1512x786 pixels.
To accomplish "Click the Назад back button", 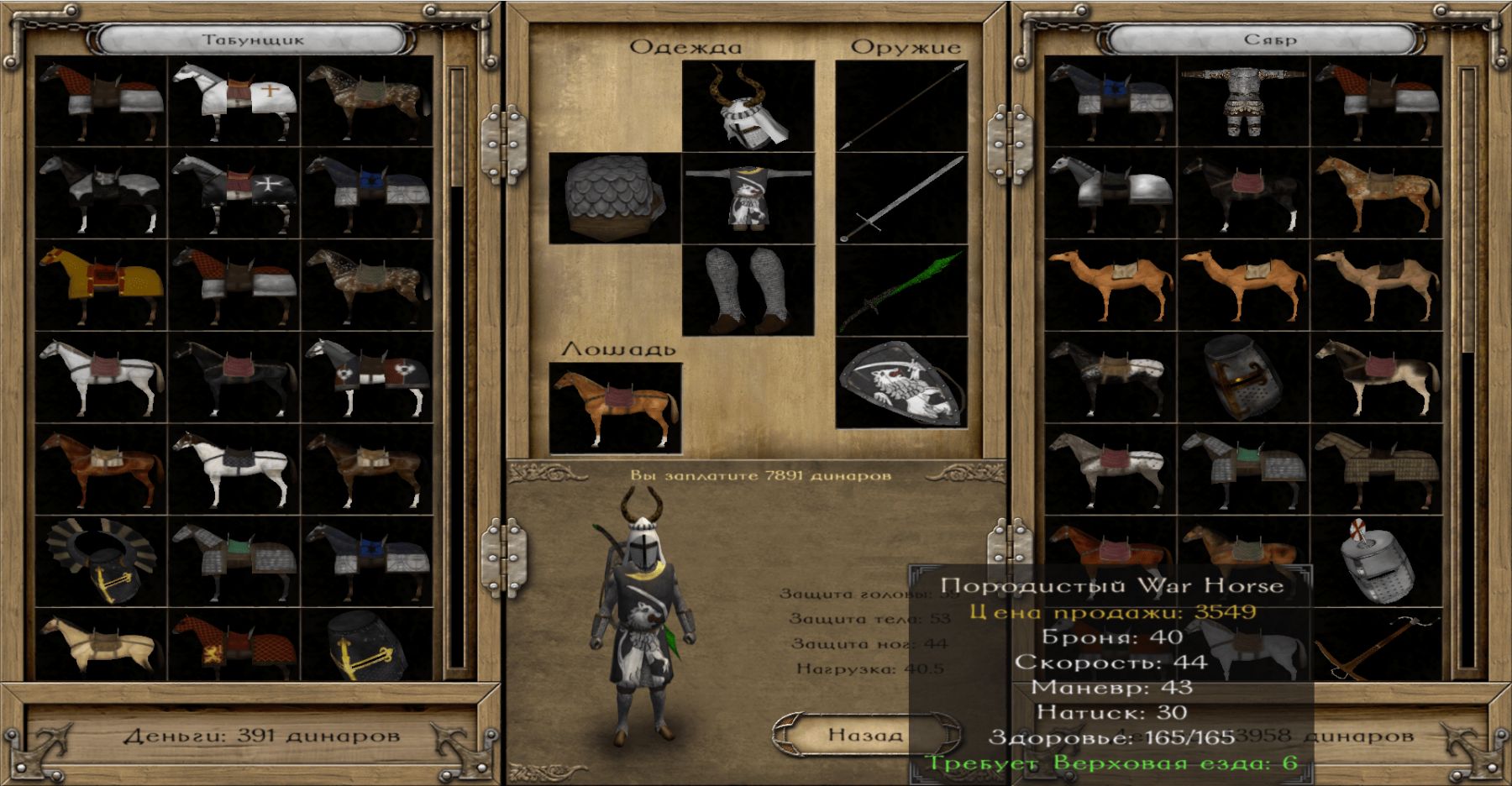I will point(864,736).
